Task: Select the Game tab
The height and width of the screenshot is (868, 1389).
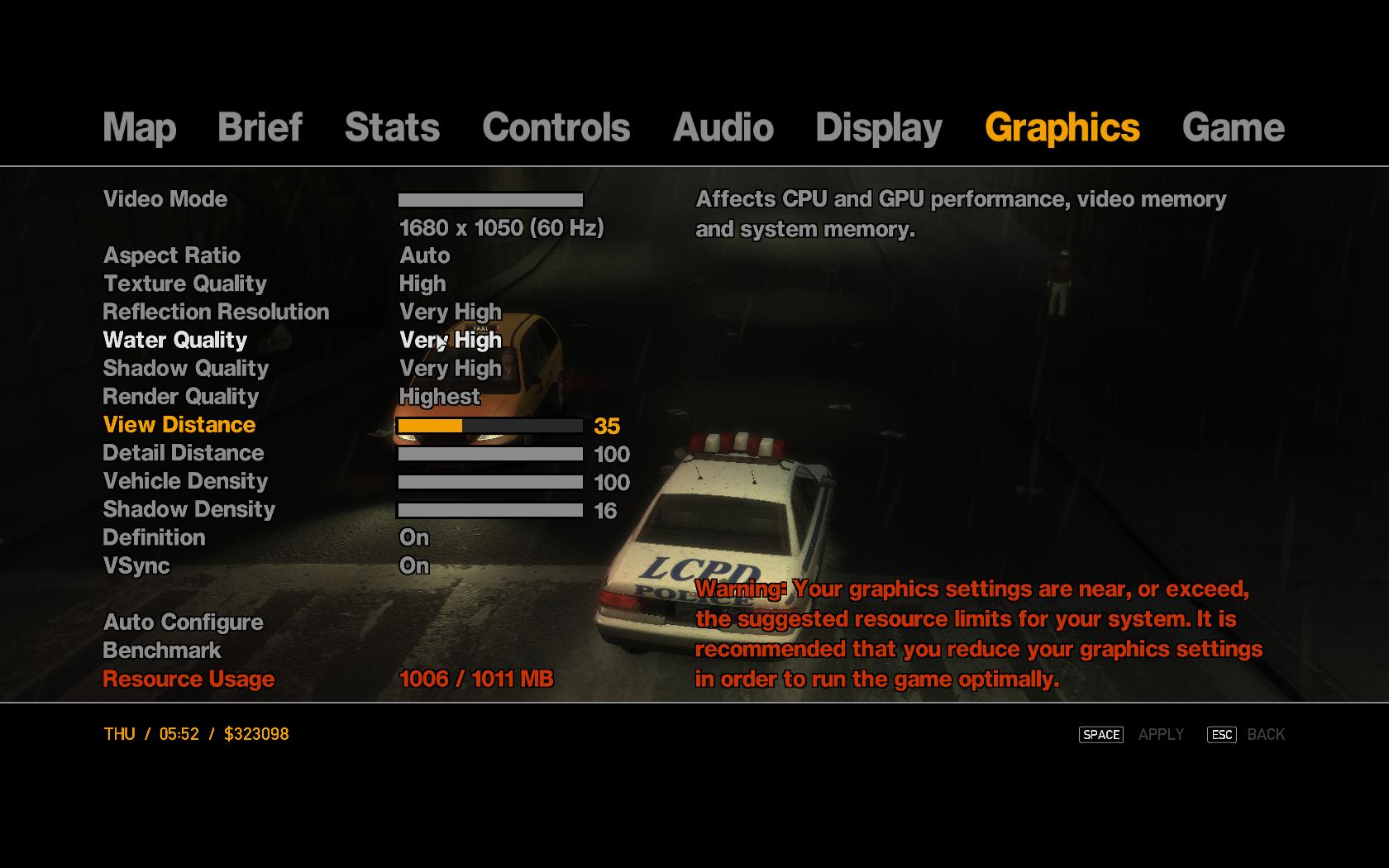Action: click(1235, 128)
